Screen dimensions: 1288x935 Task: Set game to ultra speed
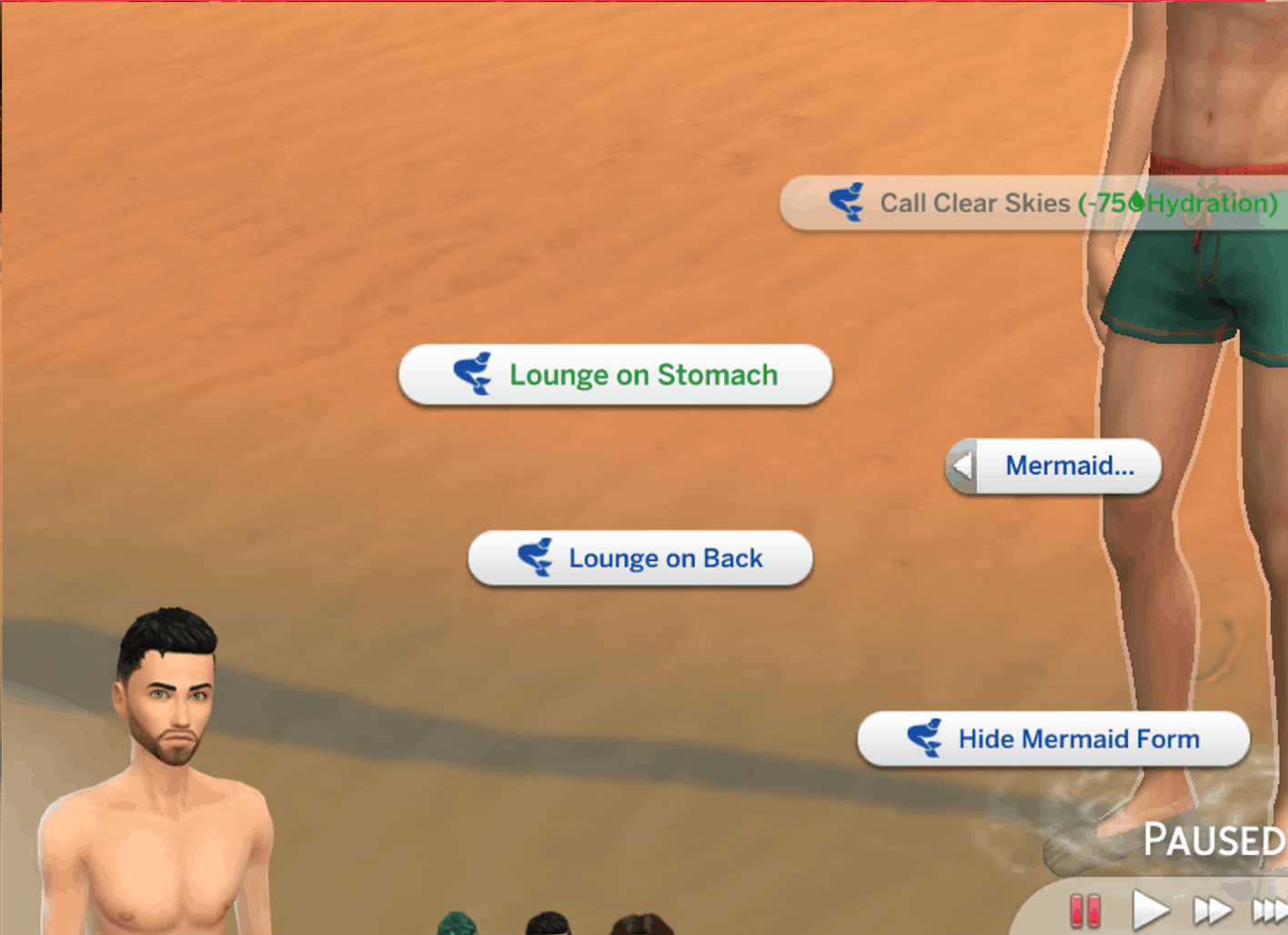pyautogui.click(x=1270, y=910)
